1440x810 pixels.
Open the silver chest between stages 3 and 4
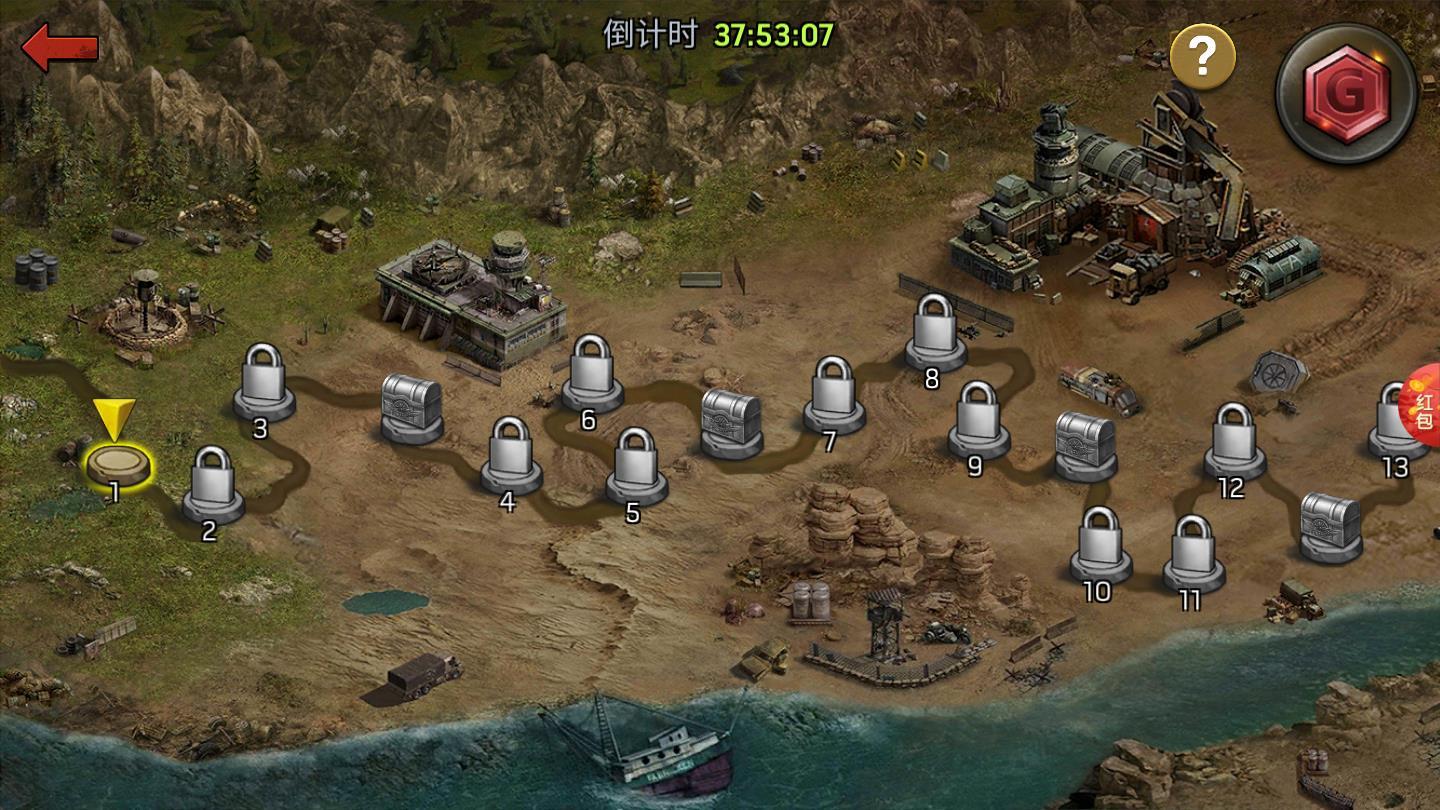tap(412, 408)
